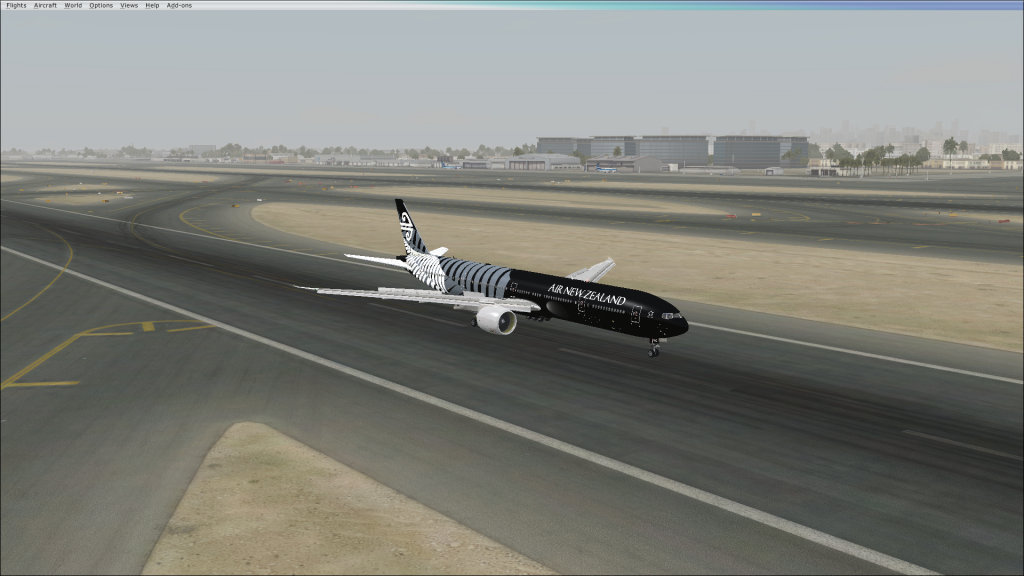The image size is (1024, 576).
Task: Open the Help menu
Action: coord(152,5)
